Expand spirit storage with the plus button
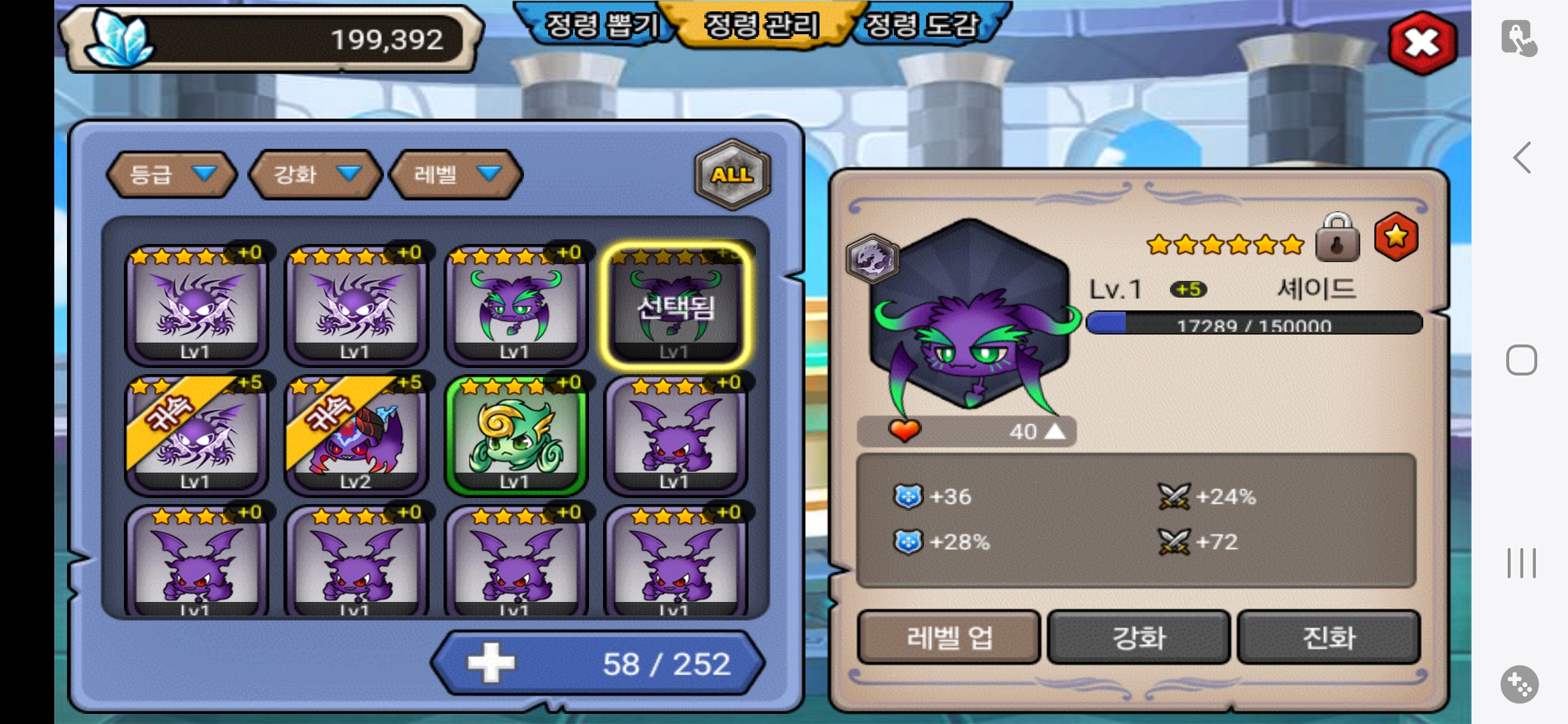Image resolution: width=1568 pixels, height=724 pixels. pos(491,663)
